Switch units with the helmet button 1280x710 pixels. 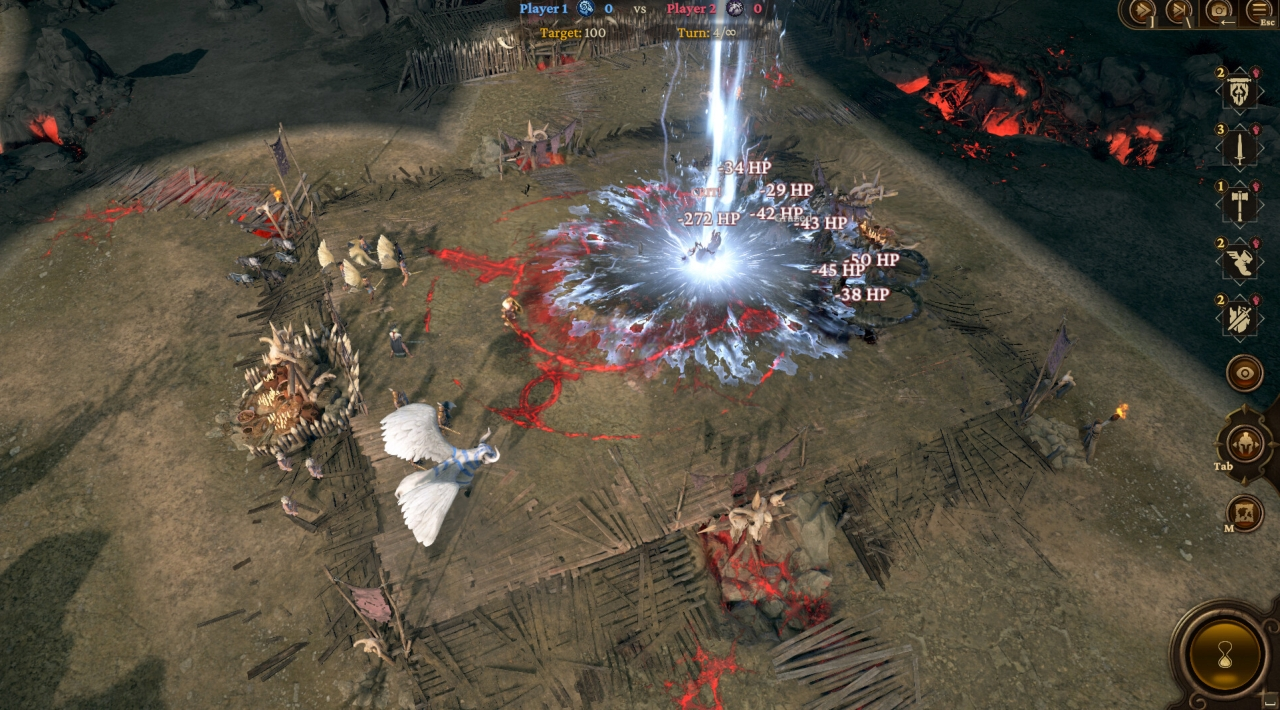1245,442
